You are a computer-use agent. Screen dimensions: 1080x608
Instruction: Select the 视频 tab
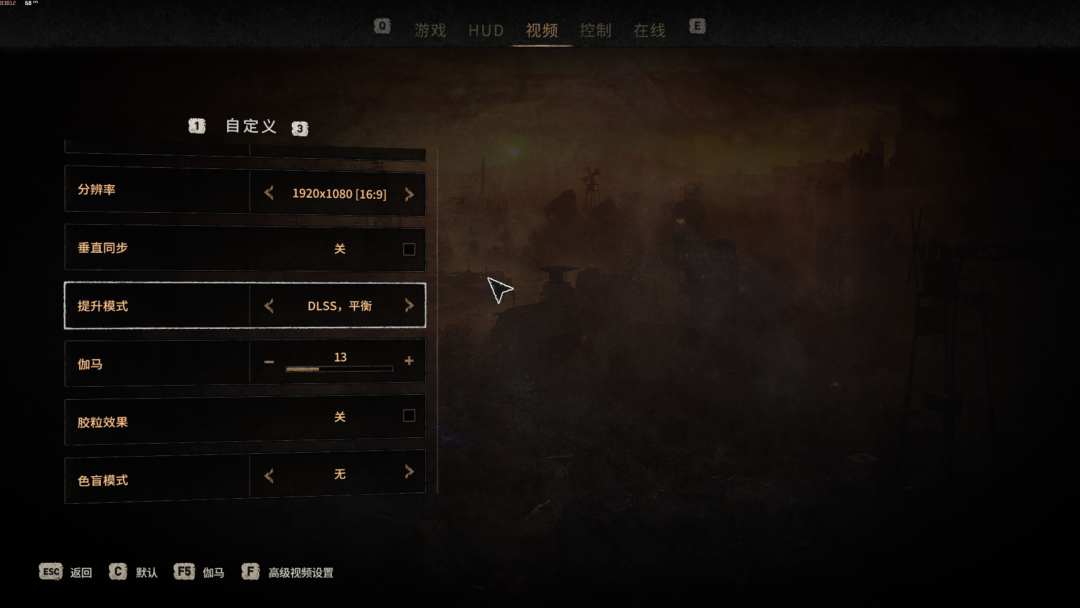click(x=542, y=30)
